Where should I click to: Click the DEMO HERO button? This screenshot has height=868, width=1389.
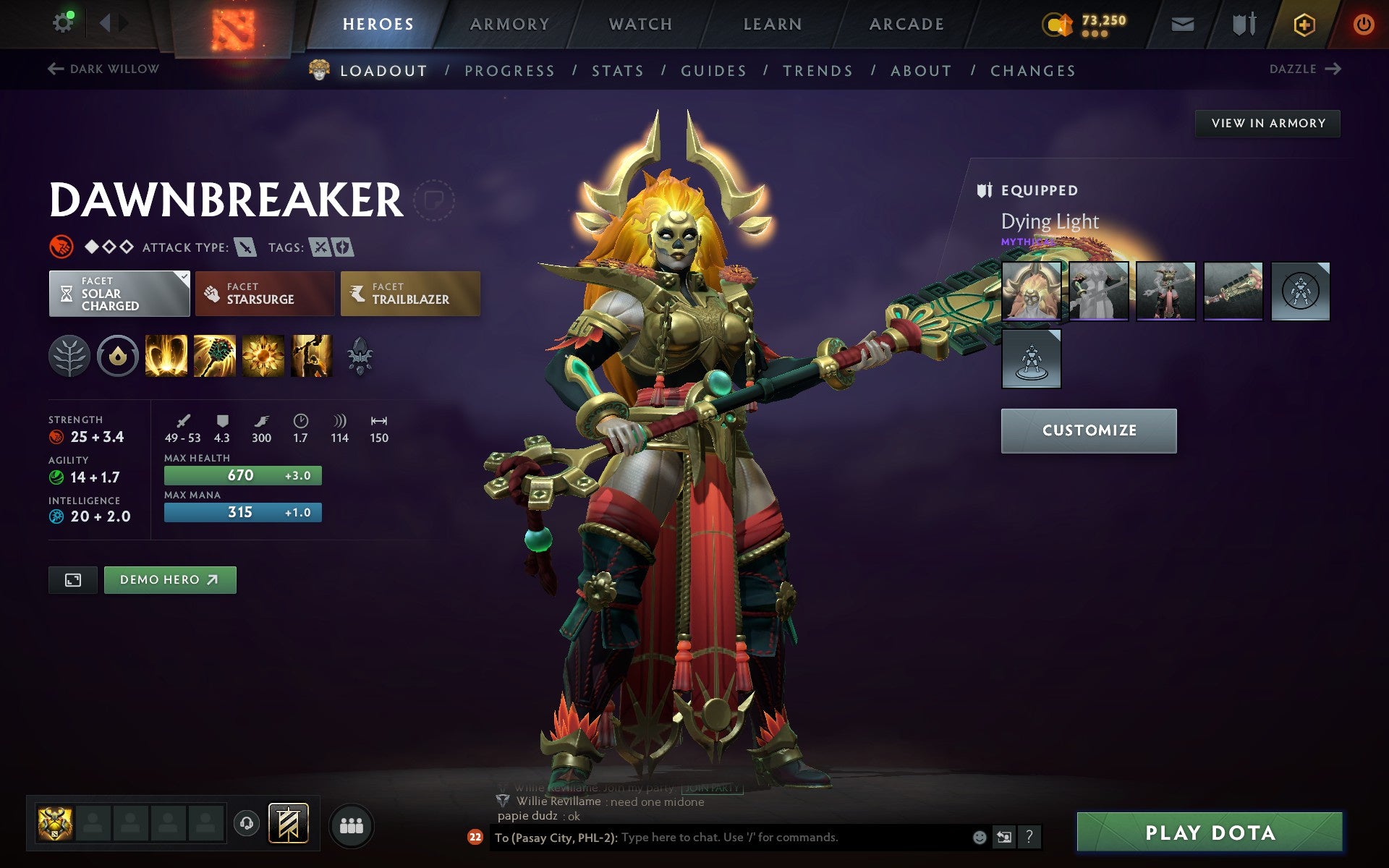point(169,579)
